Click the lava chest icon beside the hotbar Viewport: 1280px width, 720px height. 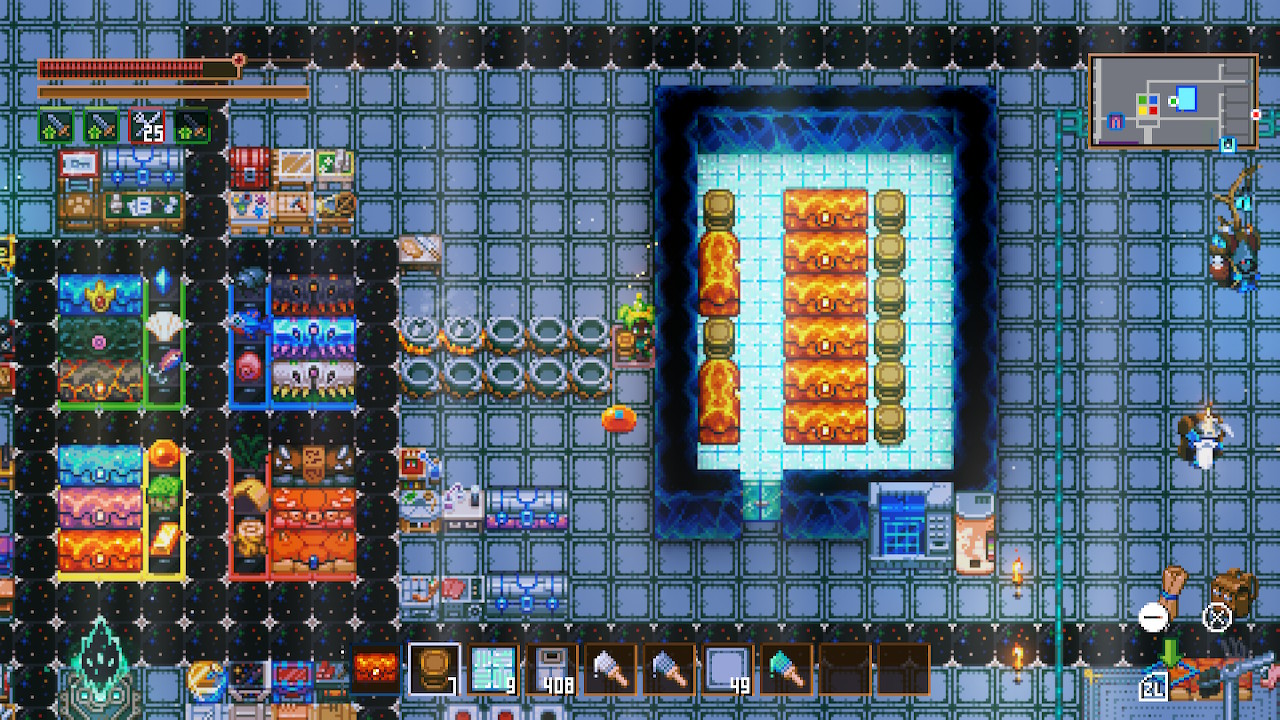tap(376, 669)
